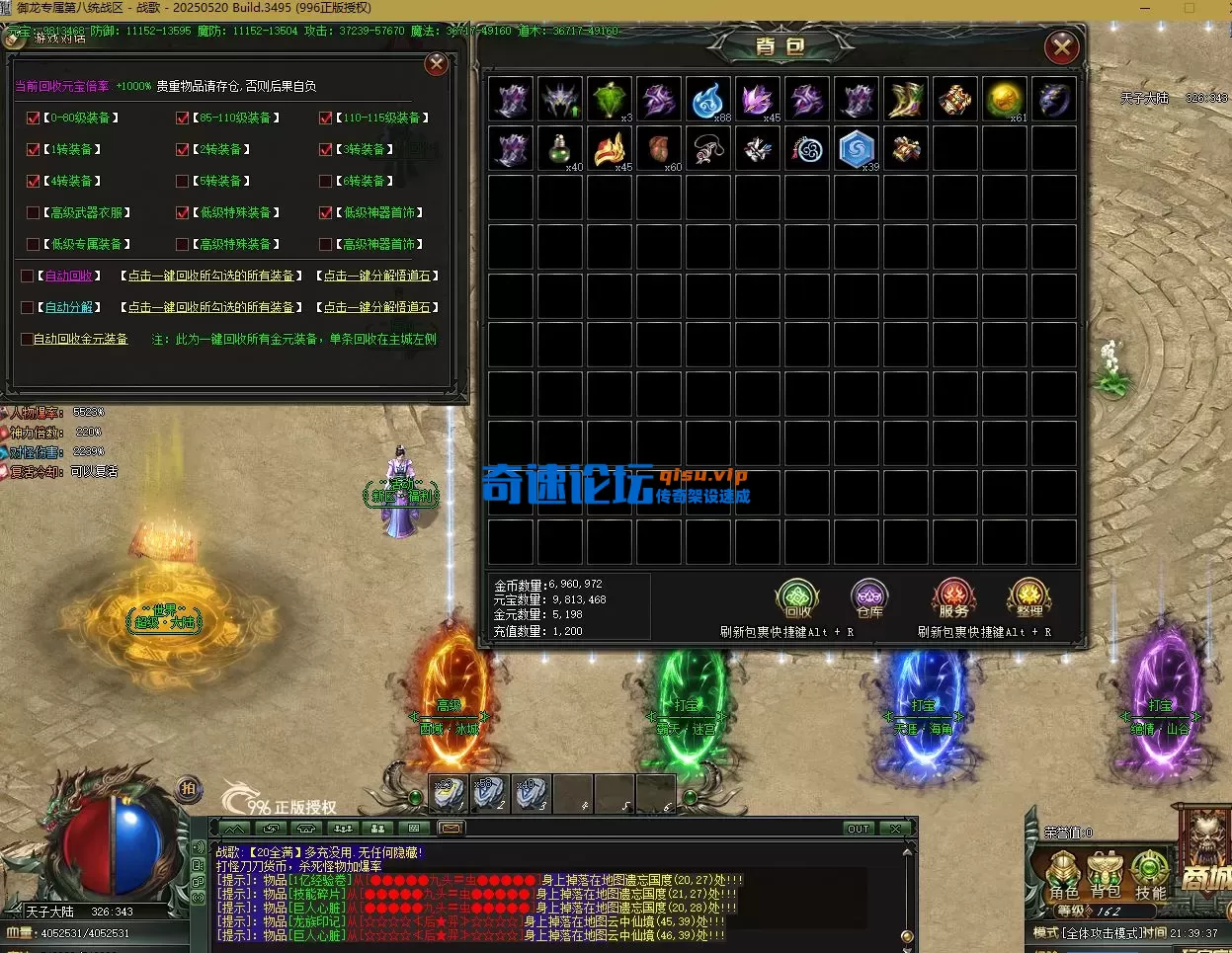The width and height of the screenshot is (1232, 953).
Task: Open the 服务 service menu
Action: coord(953,599)
